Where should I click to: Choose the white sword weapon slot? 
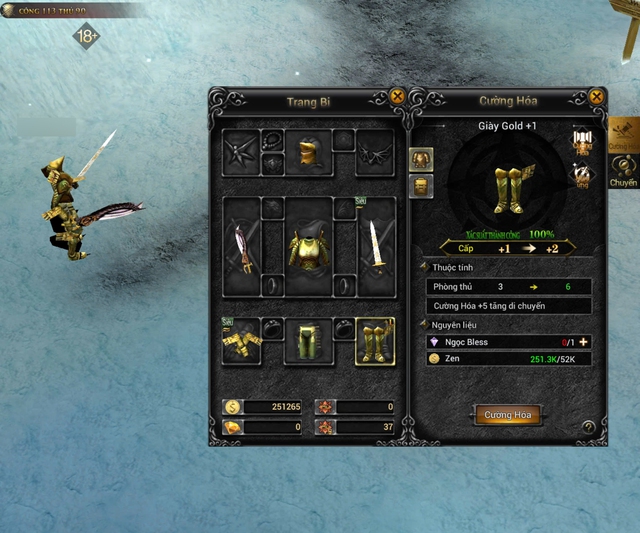tap(375, 246)
